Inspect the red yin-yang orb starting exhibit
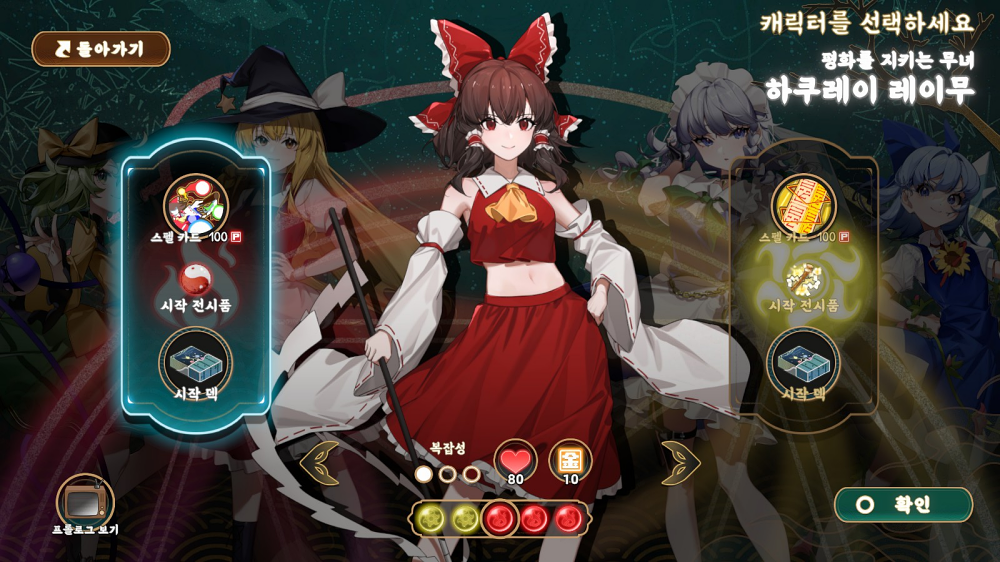 pos(195,279)
